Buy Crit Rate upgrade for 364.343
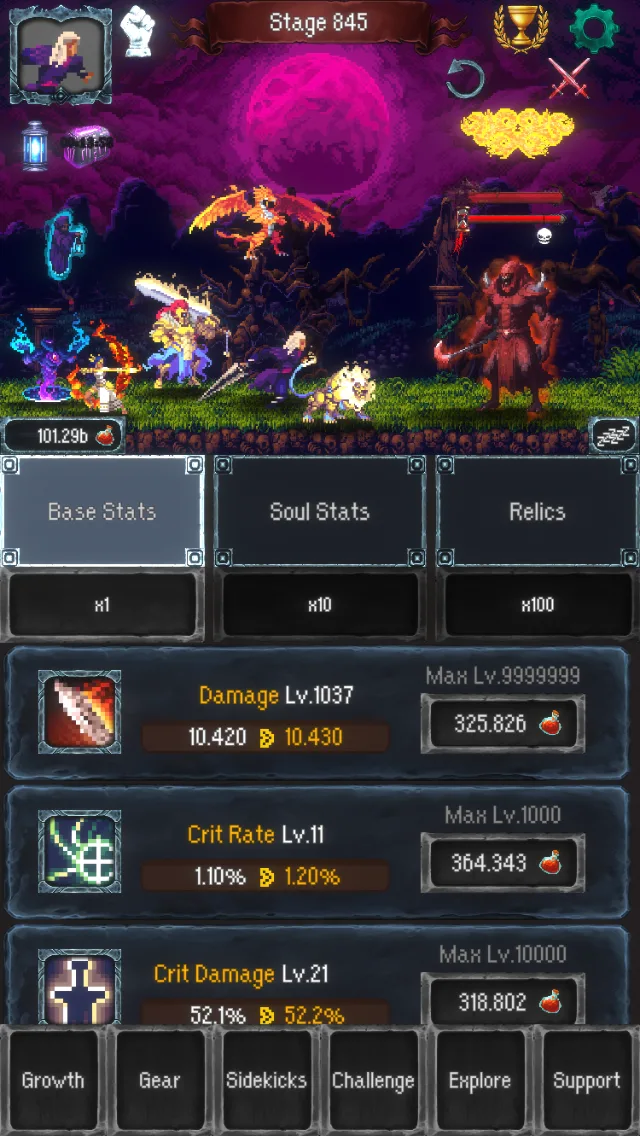 (503, 863)
